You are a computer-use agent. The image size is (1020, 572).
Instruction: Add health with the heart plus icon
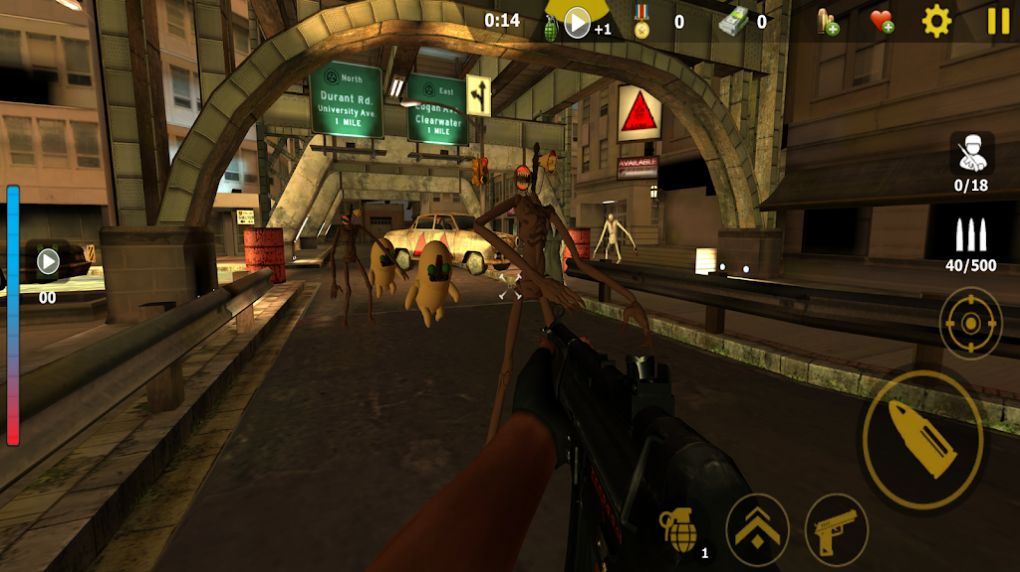(x=881, y=21)
